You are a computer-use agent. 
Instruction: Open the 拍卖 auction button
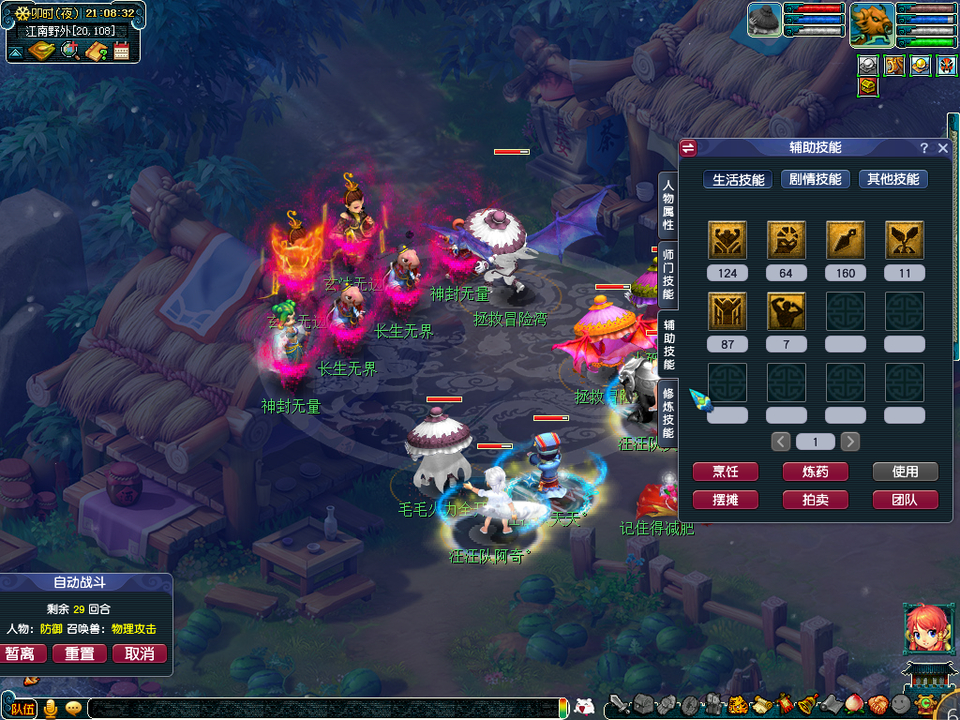(x=815, y=500)
